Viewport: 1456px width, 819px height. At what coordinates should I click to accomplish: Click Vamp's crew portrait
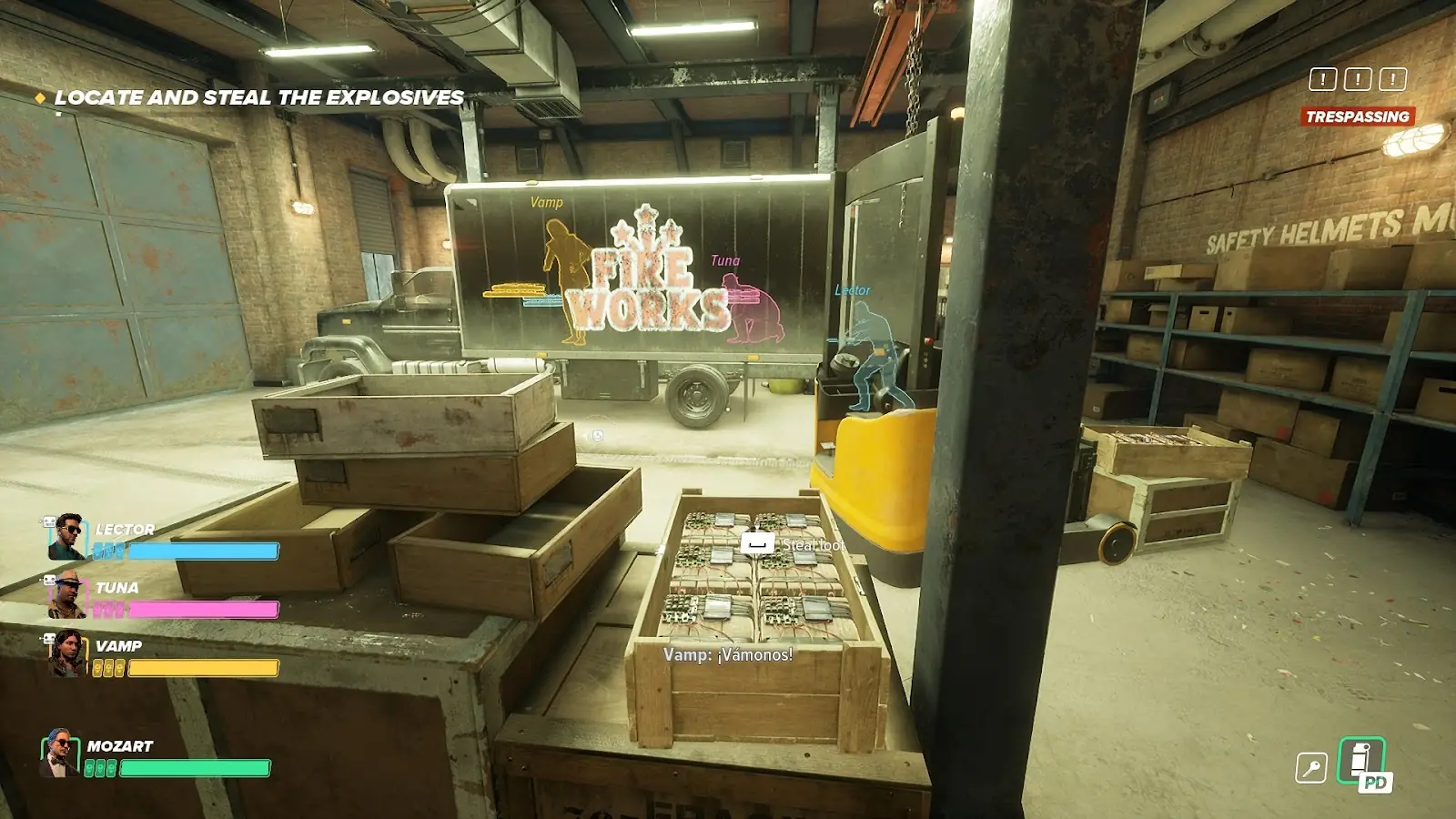coord(66,653)
